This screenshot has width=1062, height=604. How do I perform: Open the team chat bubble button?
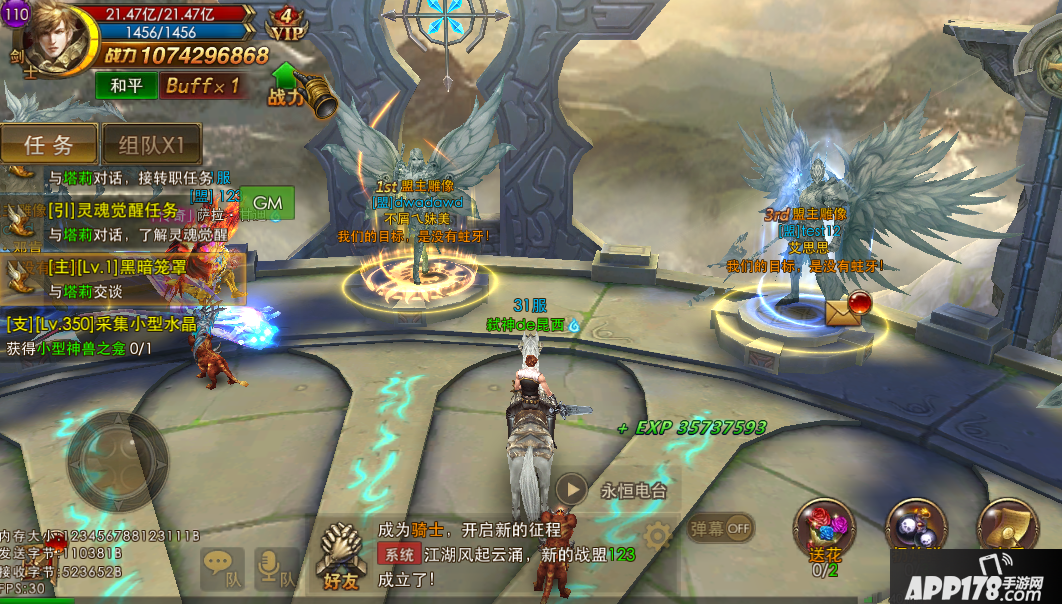click(x=221, y=568)
